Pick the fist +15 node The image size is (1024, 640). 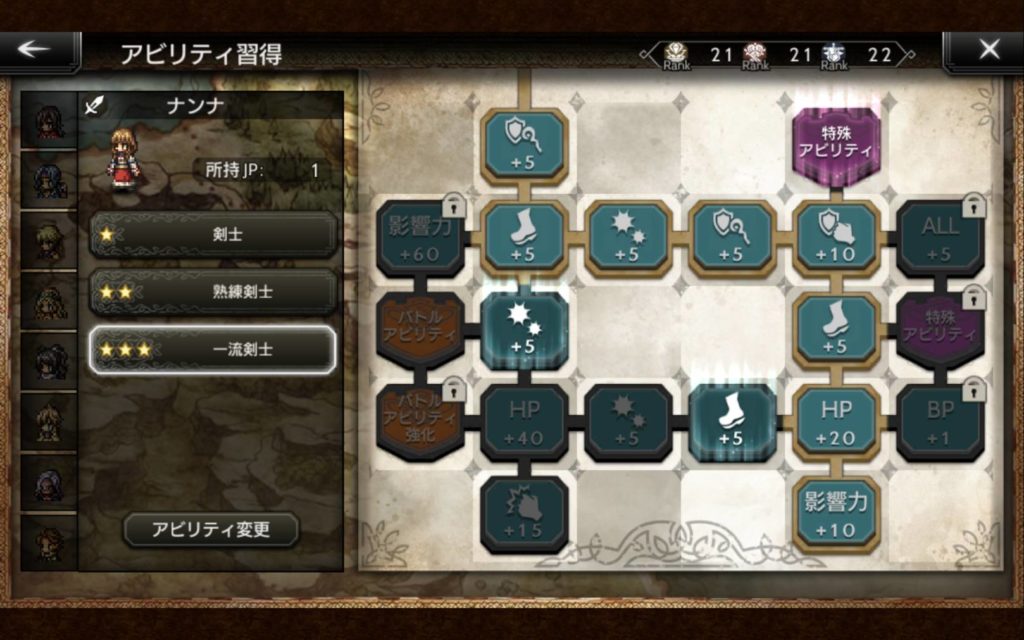click(x=524, y=514)
